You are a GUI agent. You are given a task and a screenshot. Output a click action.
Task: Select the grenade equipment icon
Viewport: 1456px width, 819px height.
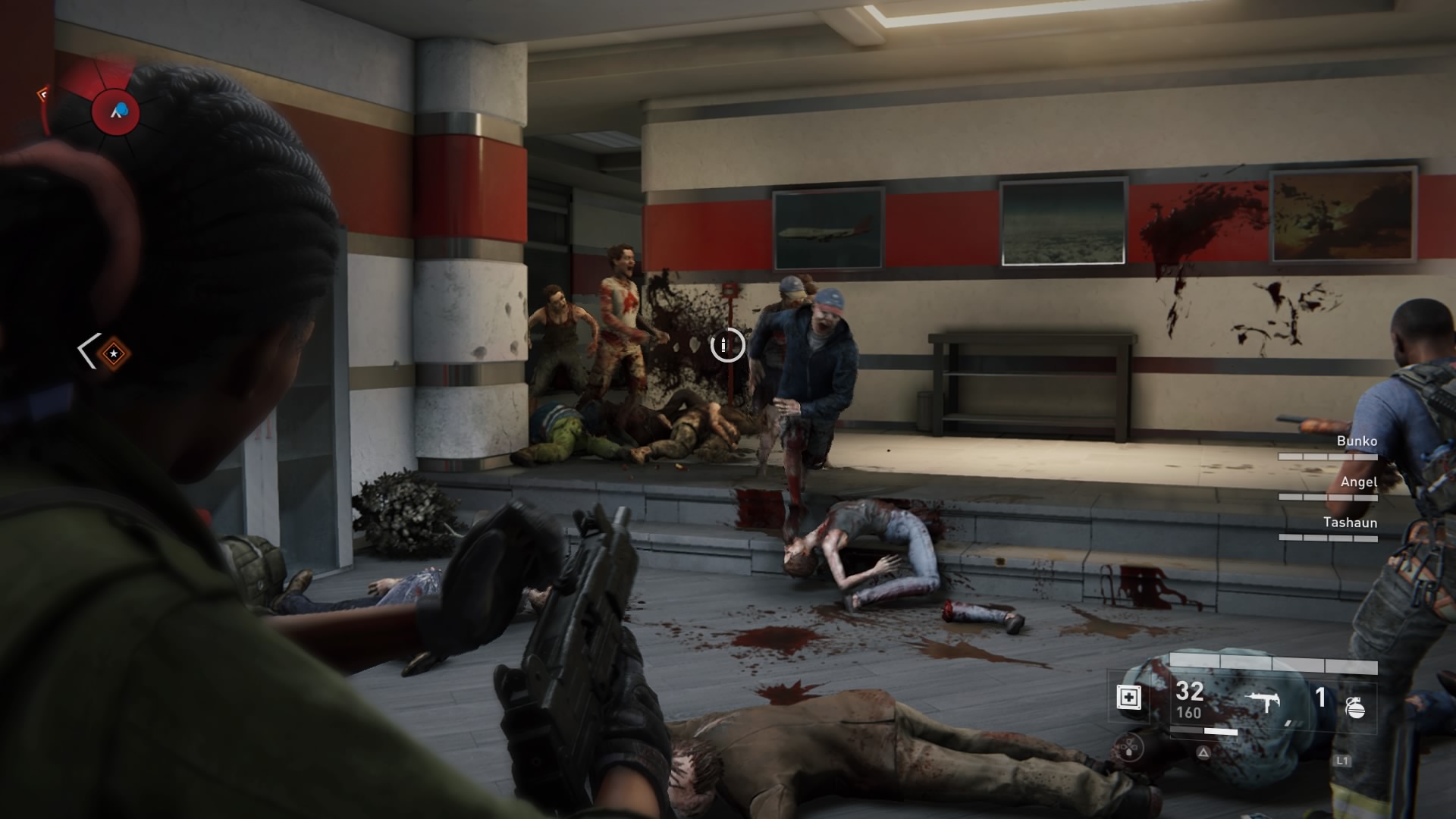[1354, 707]
